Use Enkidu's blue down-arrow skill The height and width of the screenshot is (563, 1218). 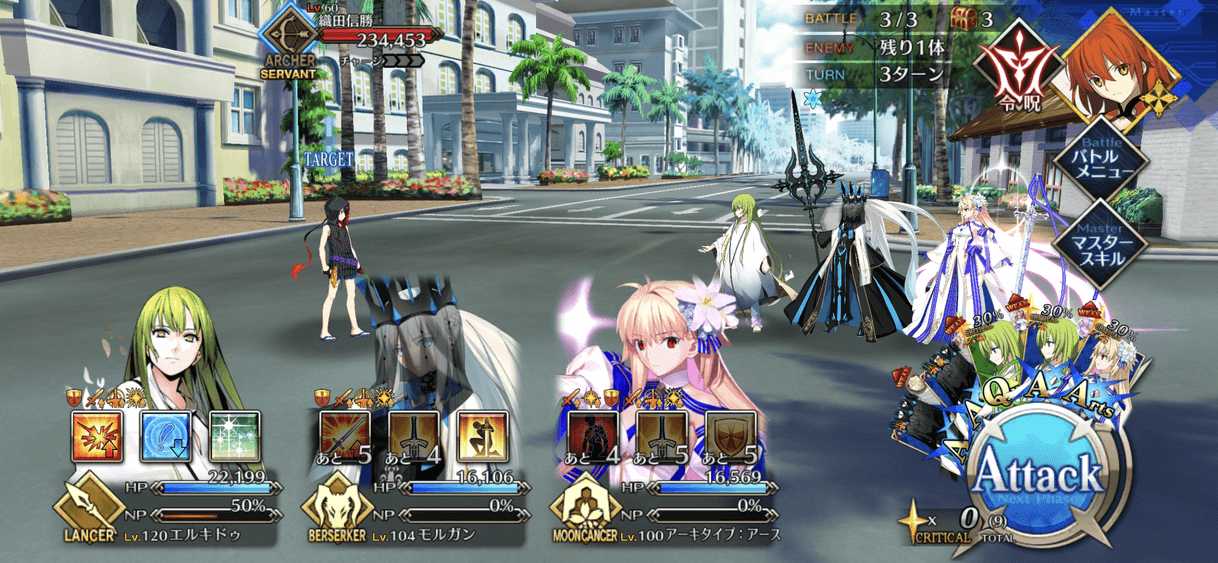(x=165, y=437)
